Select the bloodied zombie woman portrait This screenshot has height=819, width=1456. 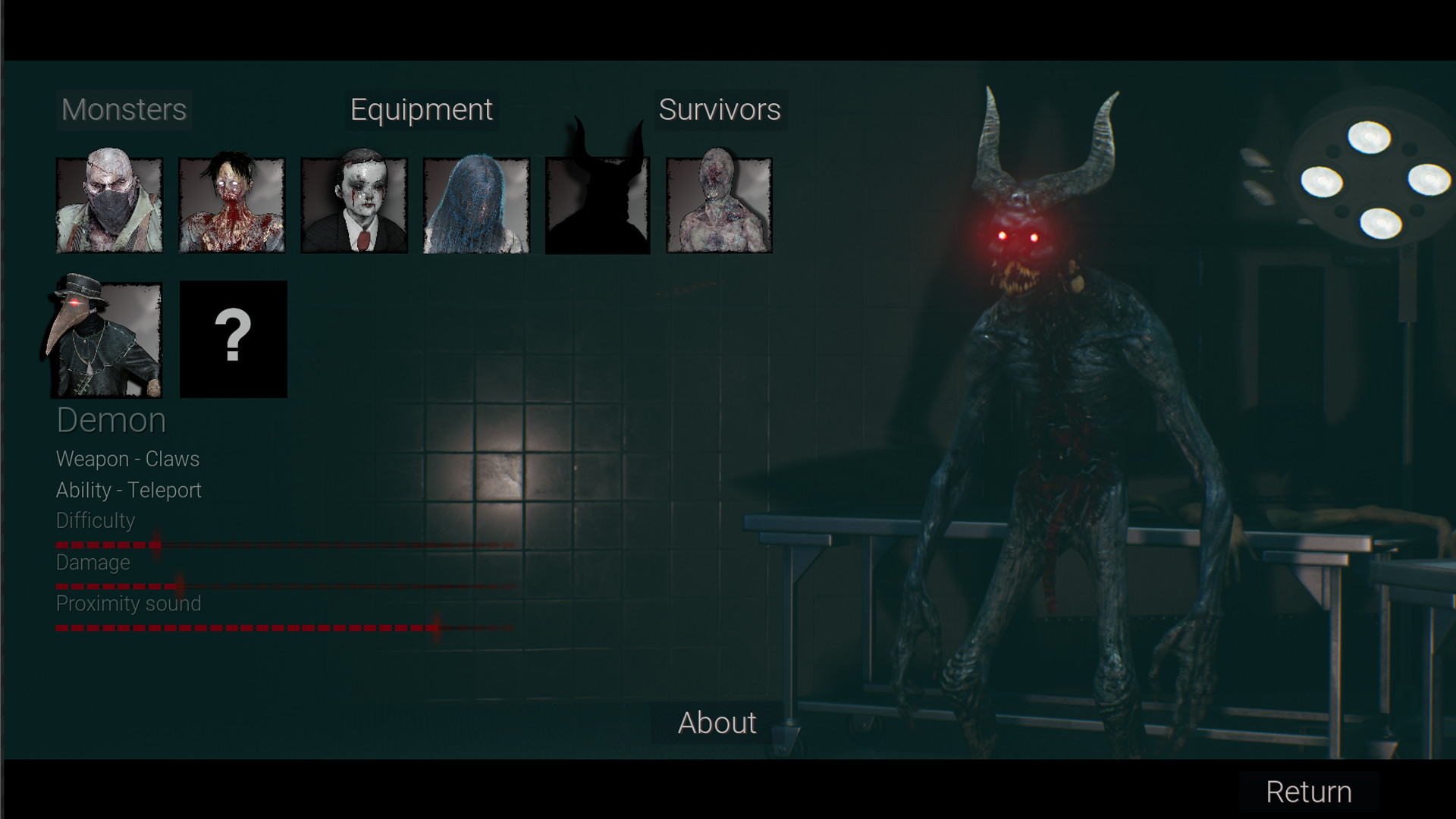[231, 205]
